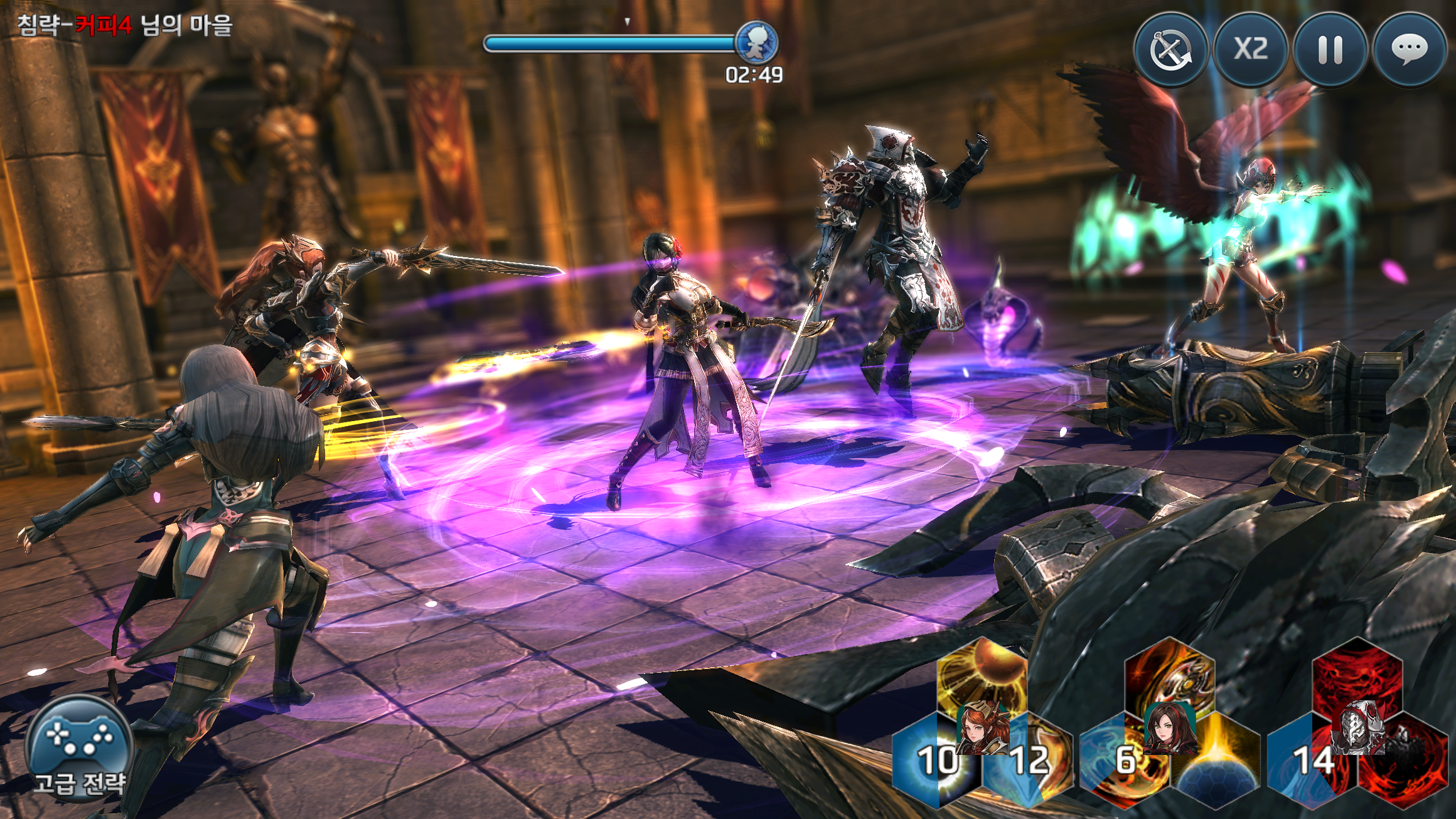Activate the golden sun burst skill
The width and height of the screenshot is (1456, 819).
(982, 672)
